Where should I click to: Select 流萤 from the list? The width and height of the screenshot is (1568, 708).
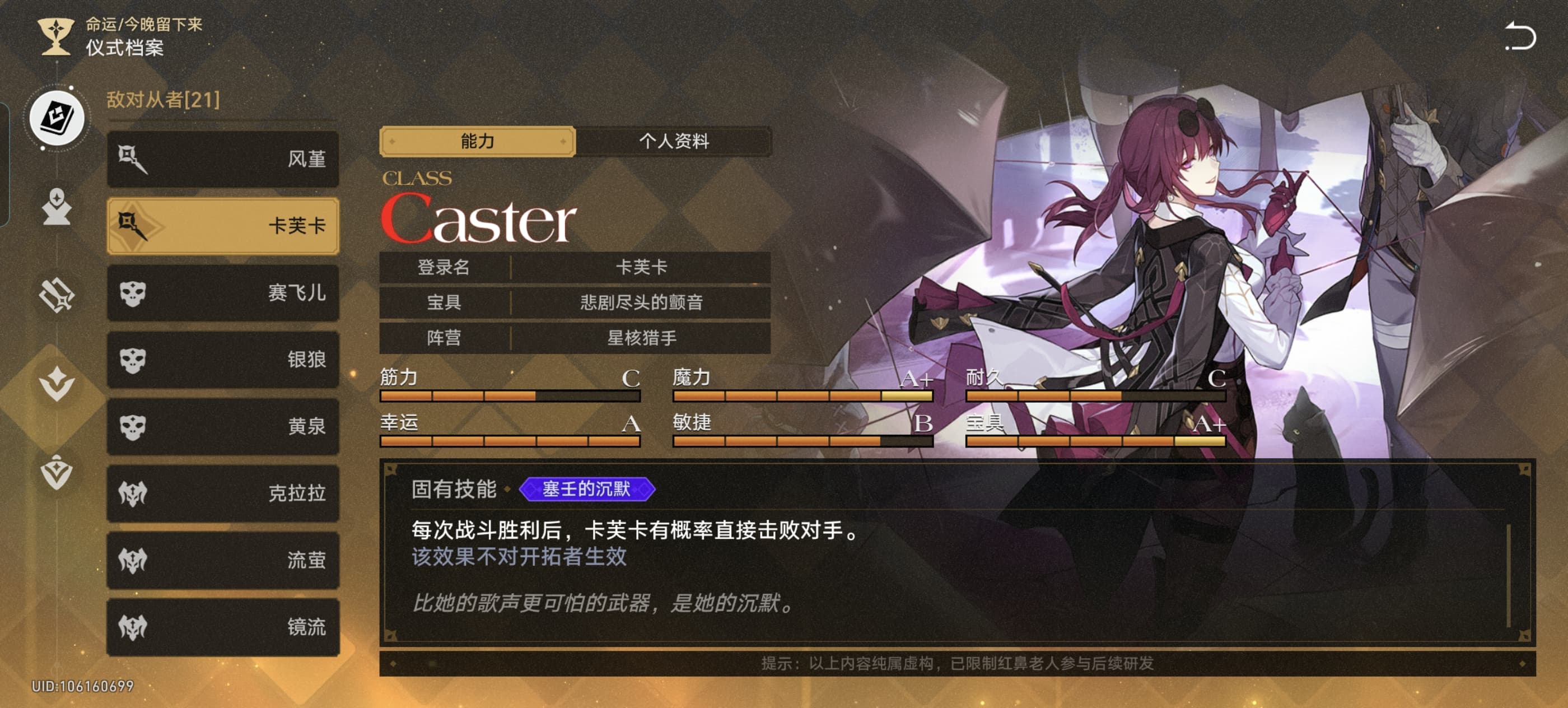223,560
